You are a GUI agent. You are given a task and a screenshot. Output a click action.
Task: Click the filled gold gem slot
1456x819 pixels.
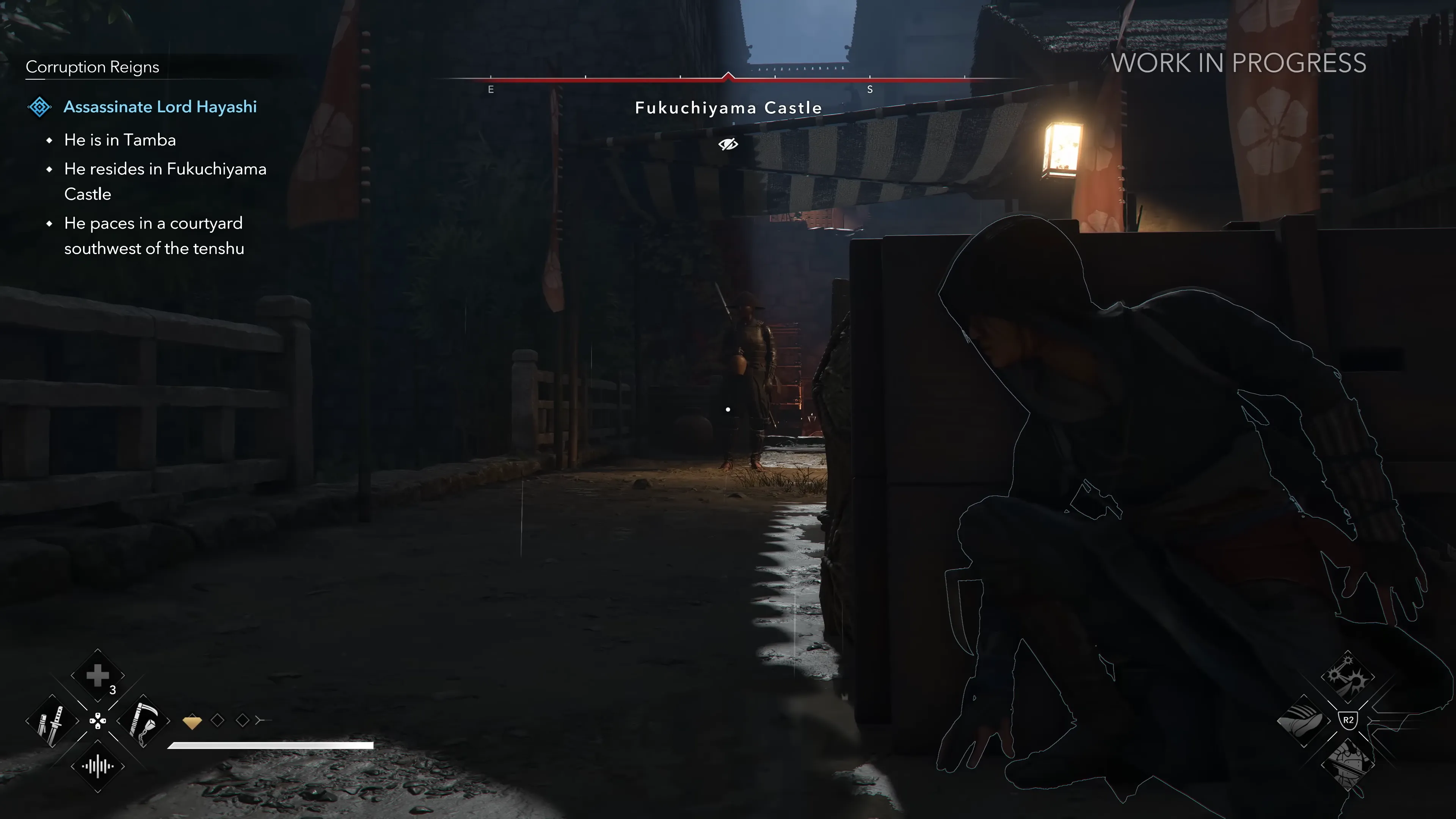(192, 721)
